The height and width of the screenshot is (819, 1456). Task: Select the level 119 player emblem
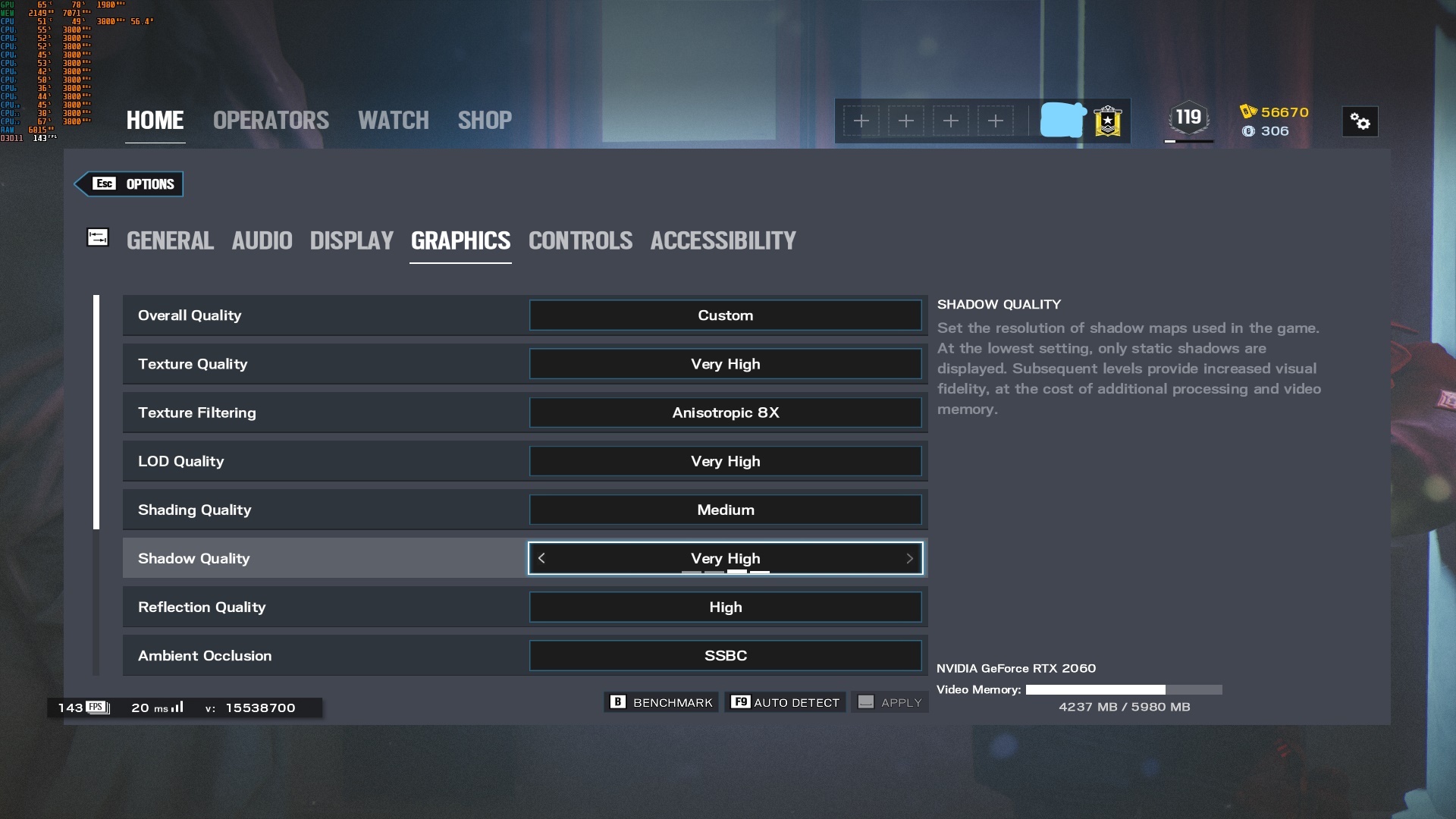point(1188,118)
